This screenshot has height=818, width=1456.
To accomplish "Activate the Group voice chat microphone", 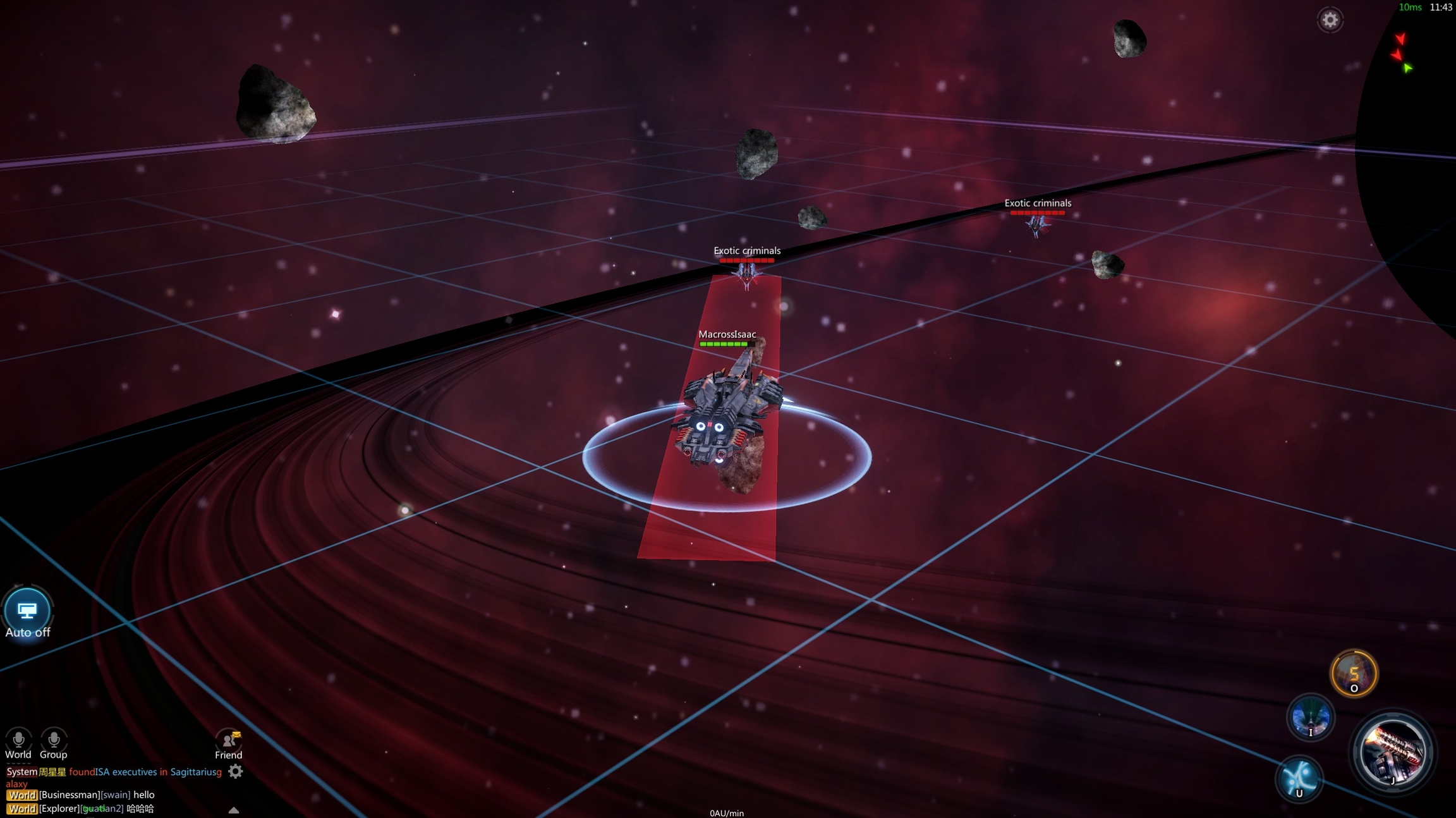I will 54,739.
